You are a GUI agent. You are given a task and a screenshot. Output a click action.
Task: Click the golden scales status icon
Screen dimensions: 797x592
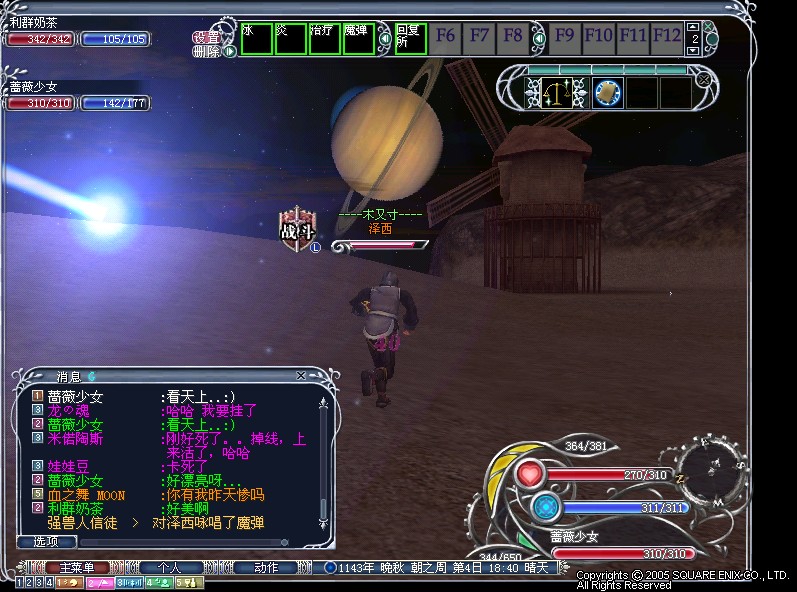559,93
